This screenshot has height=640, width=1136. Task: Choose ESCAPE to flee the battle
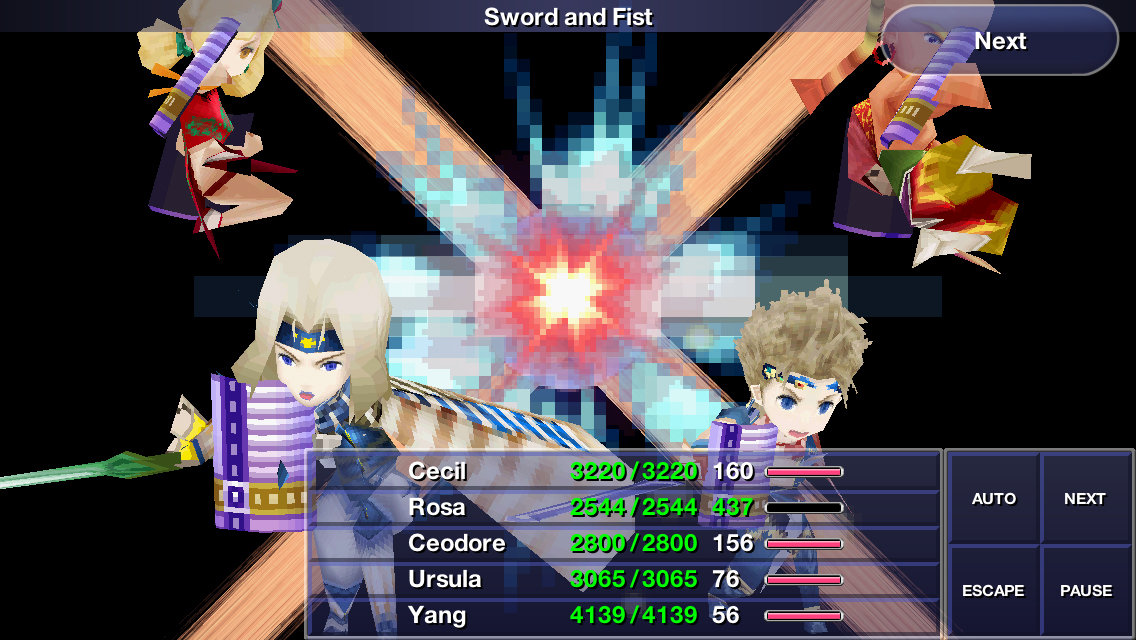pos(994,590)
